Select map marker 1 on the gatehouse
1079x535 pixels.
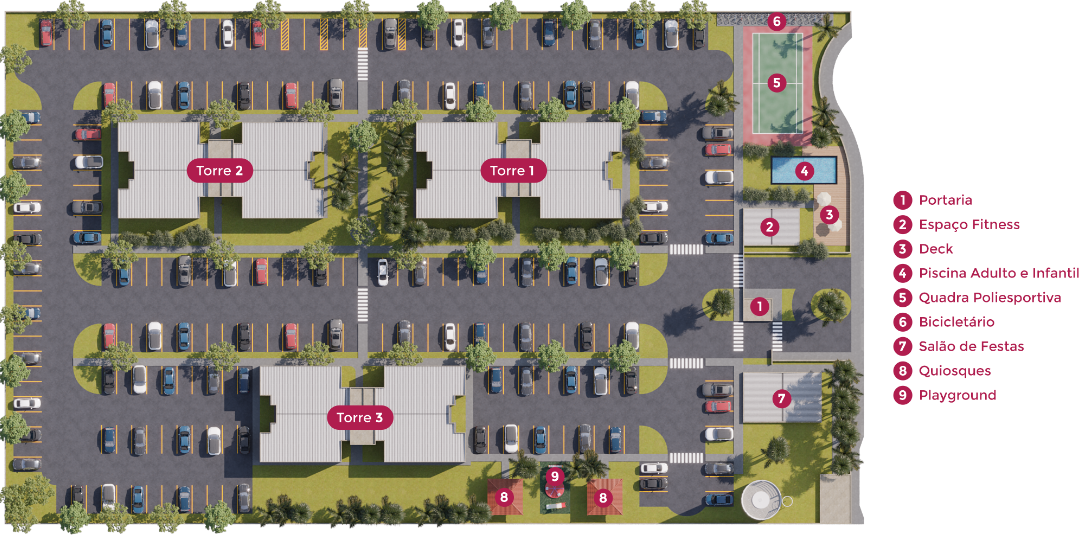click(x=759, y=307)
